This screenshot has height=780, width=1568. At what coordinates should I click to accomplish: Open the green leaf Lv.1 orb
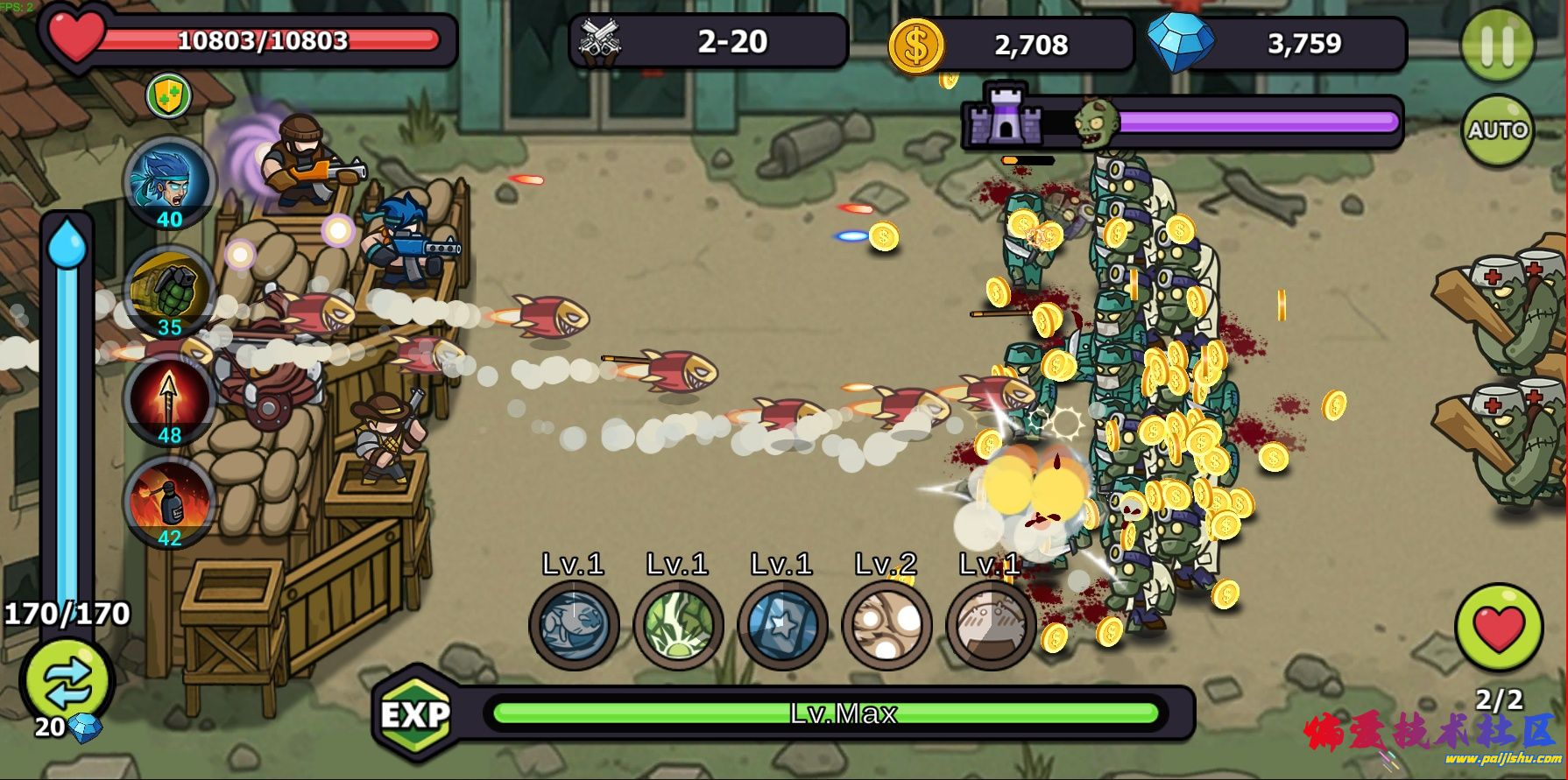point(678,624)
